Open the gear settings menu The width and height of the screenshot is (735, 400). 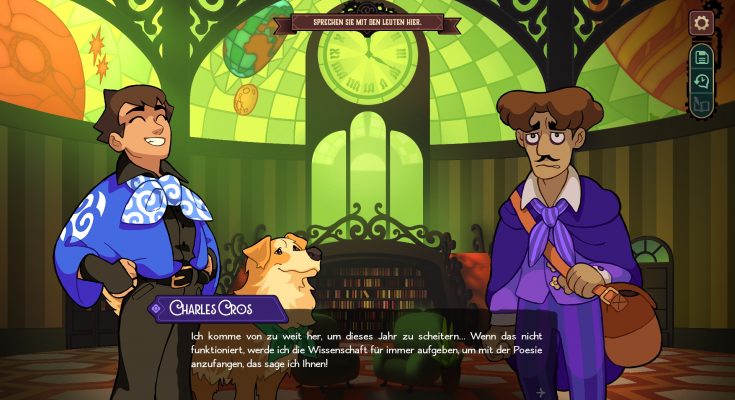coord(701,22)
